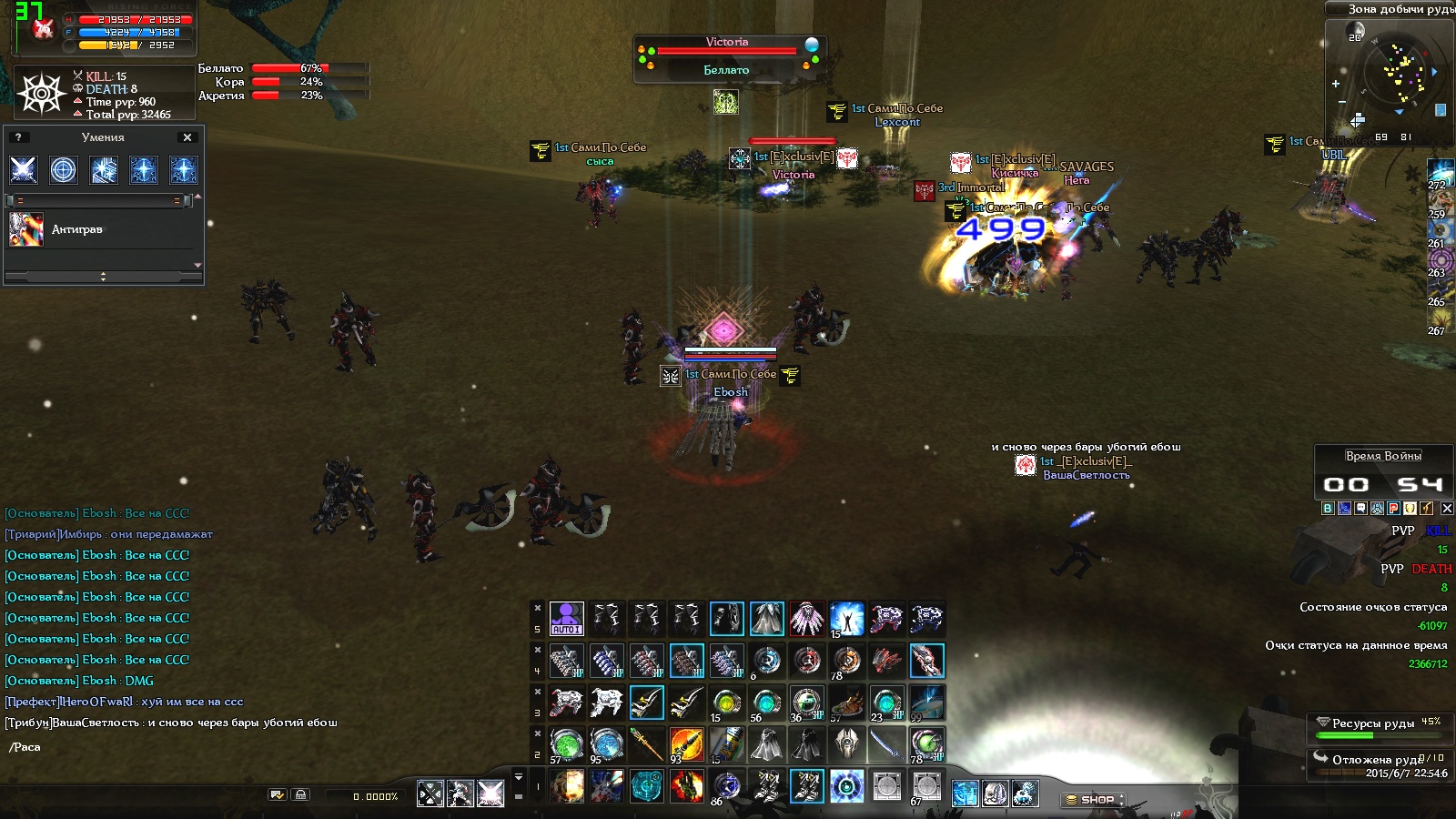Close the war status panel

pos(1447,509)
